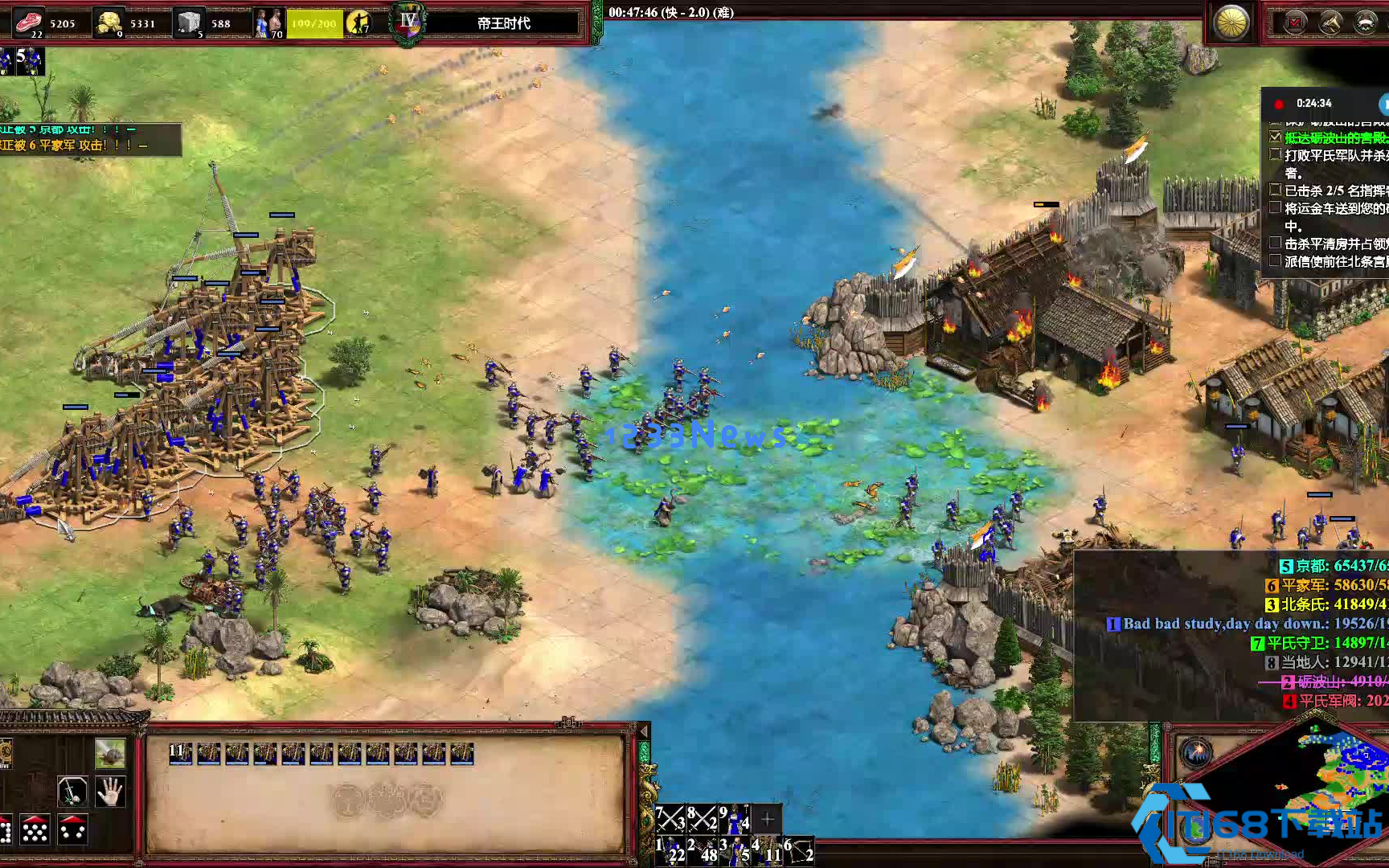
Task: Select control group 2 with 48 units
Action: point(702,851)
